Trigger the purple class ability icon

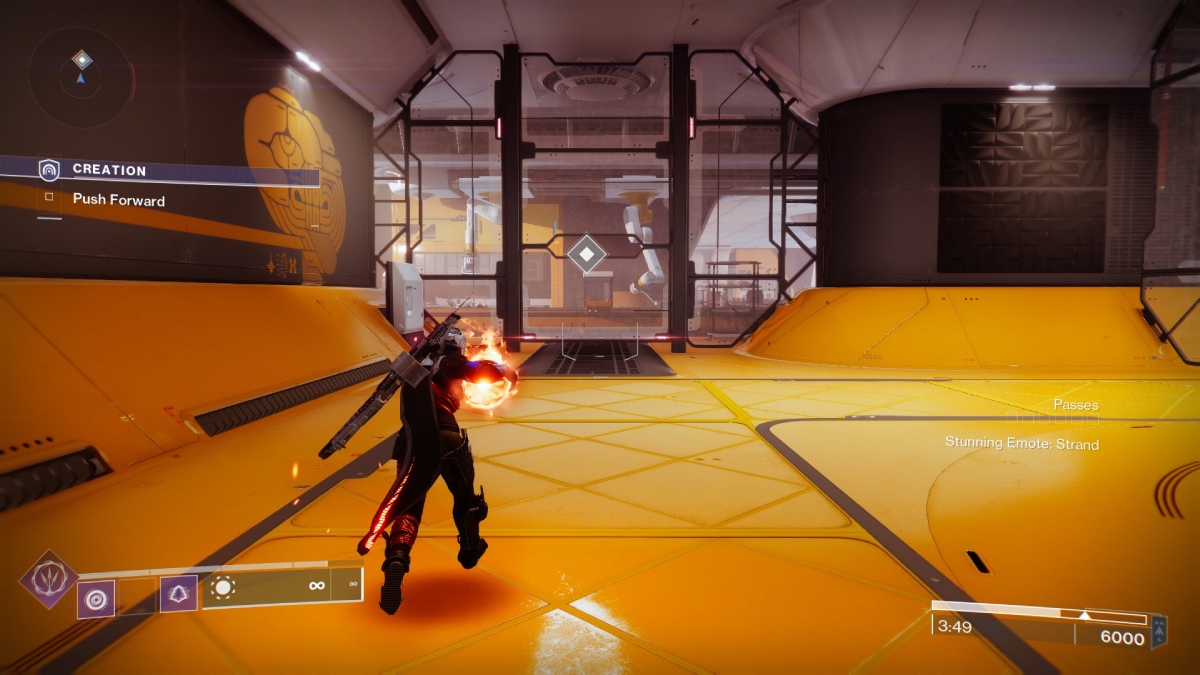click(179, 594)
